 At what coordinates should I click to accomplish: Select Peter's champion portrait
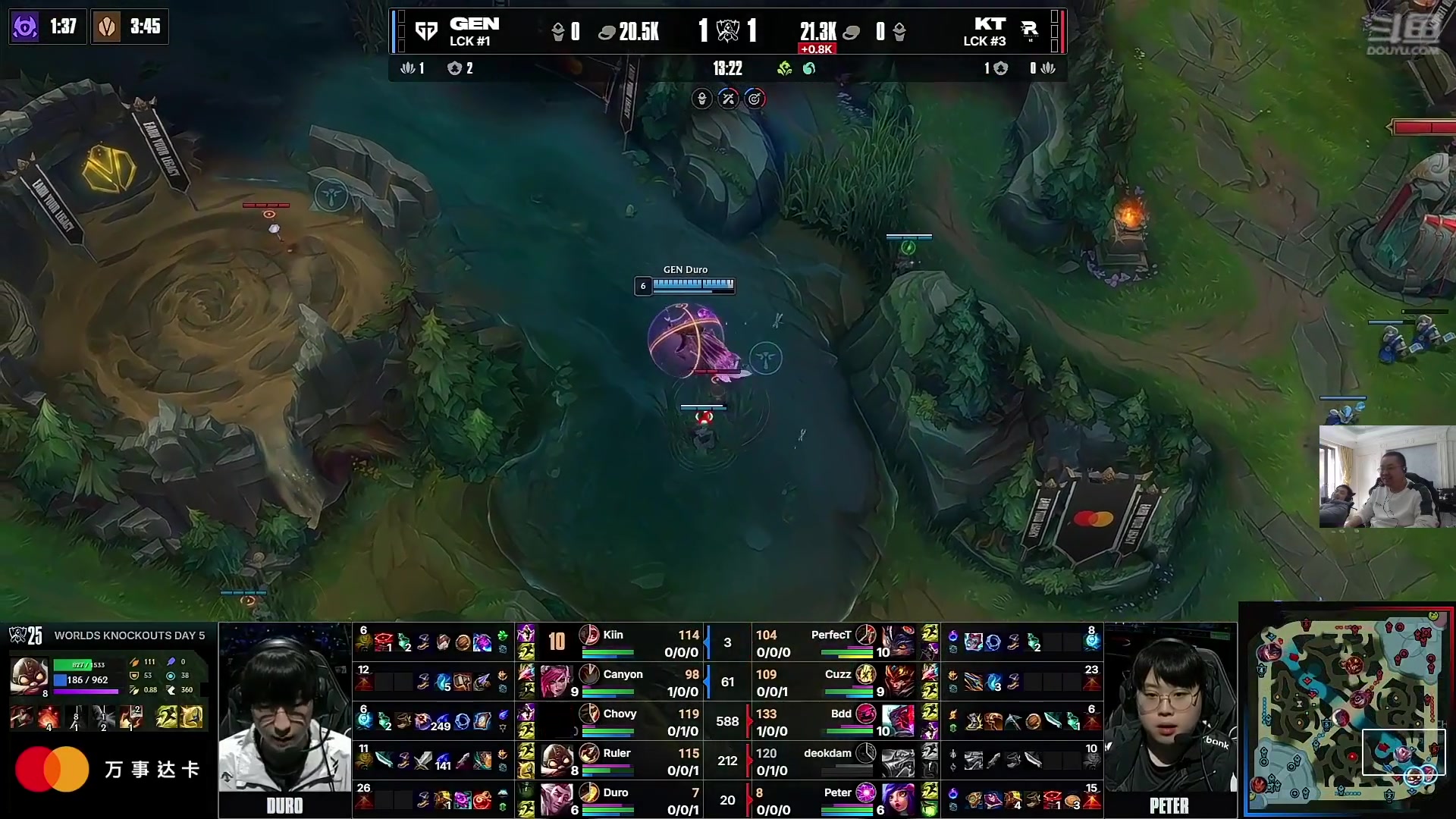[897, 800]
